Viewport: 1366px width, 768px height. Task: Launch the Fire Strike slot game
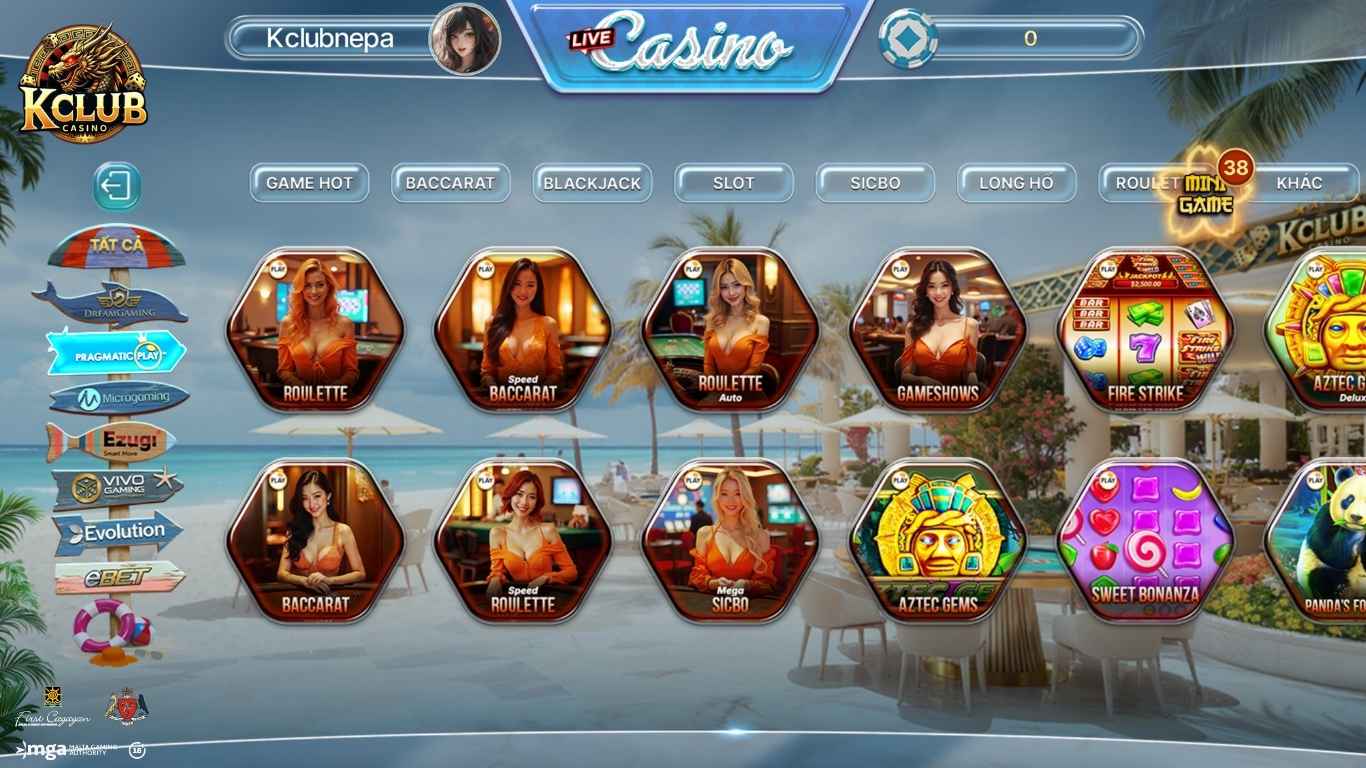[x=1148, y=330]
